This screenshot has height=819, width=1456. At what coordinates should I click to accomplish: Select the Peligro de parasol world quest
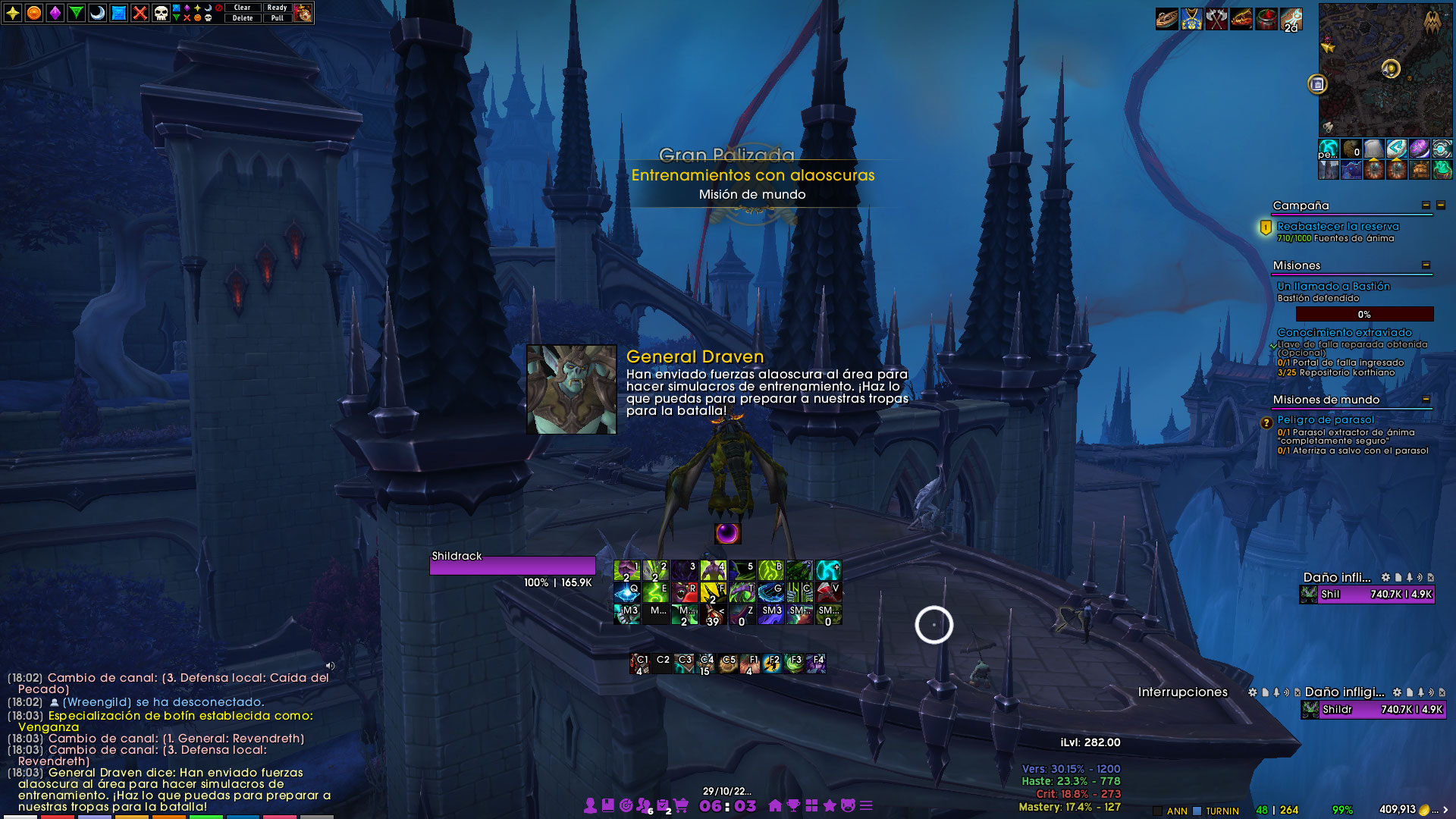pyautogui.click(x=1325, y=419)
